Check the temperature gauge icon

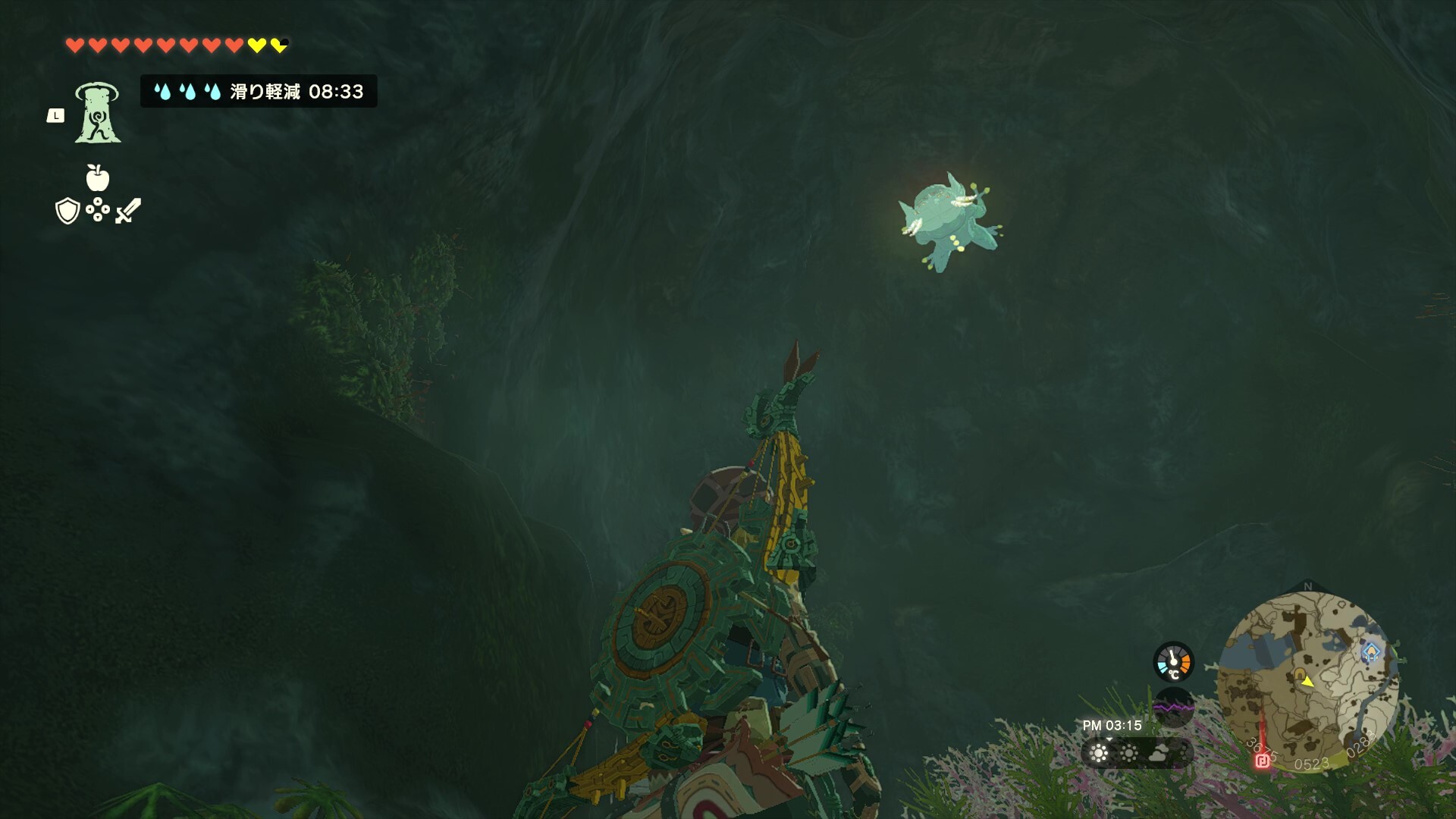[x=1173, y=662]
